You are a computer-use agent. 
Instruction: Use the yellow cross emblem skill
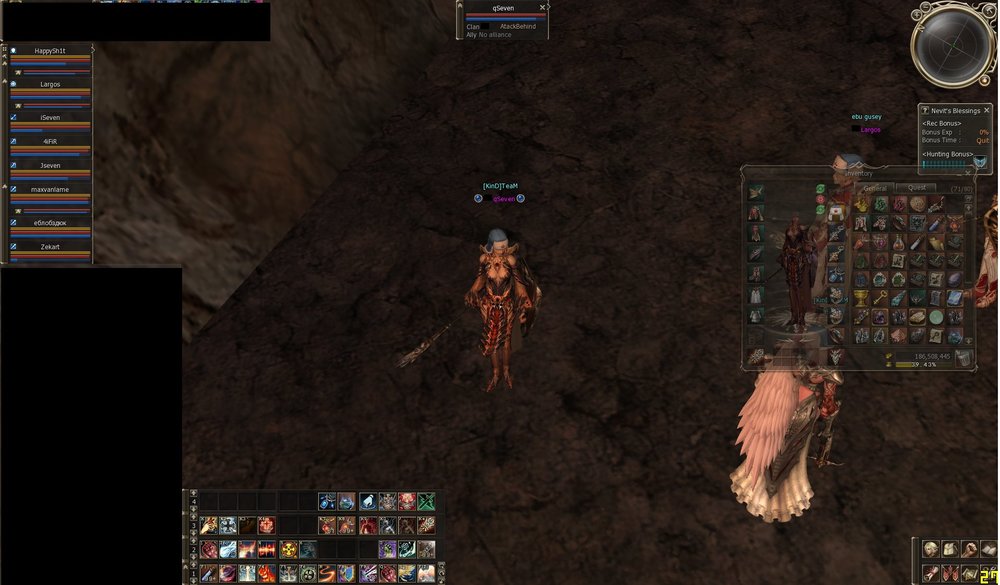point(288,549)
